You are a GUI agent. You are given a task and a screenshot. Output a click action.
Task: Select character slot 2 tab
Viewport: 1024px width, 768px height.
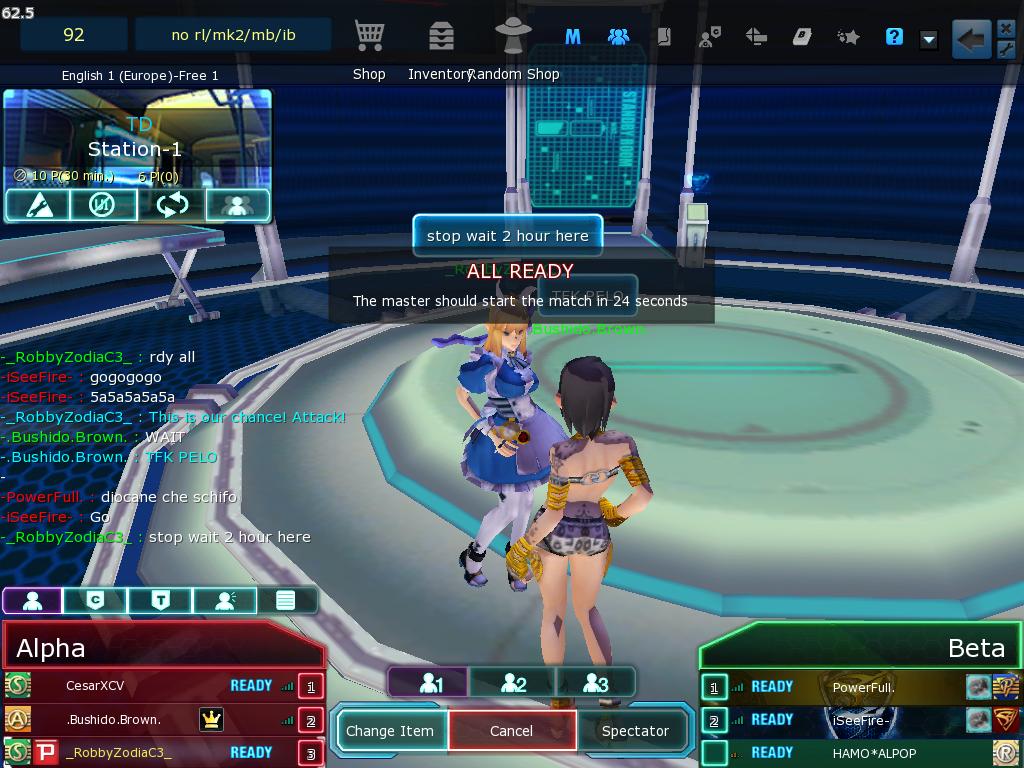(512, 683)
